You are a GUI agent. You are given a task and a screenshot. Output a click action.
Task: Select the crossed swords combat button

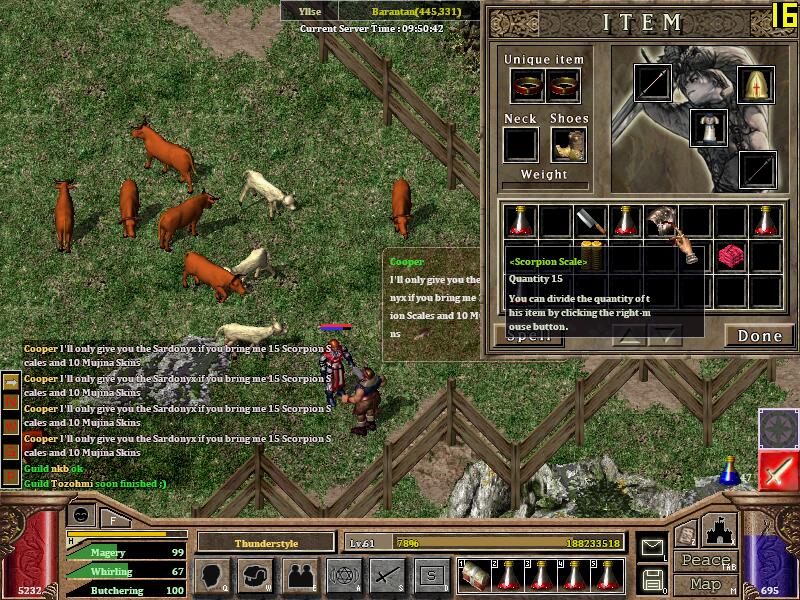[x=387, y=576]
